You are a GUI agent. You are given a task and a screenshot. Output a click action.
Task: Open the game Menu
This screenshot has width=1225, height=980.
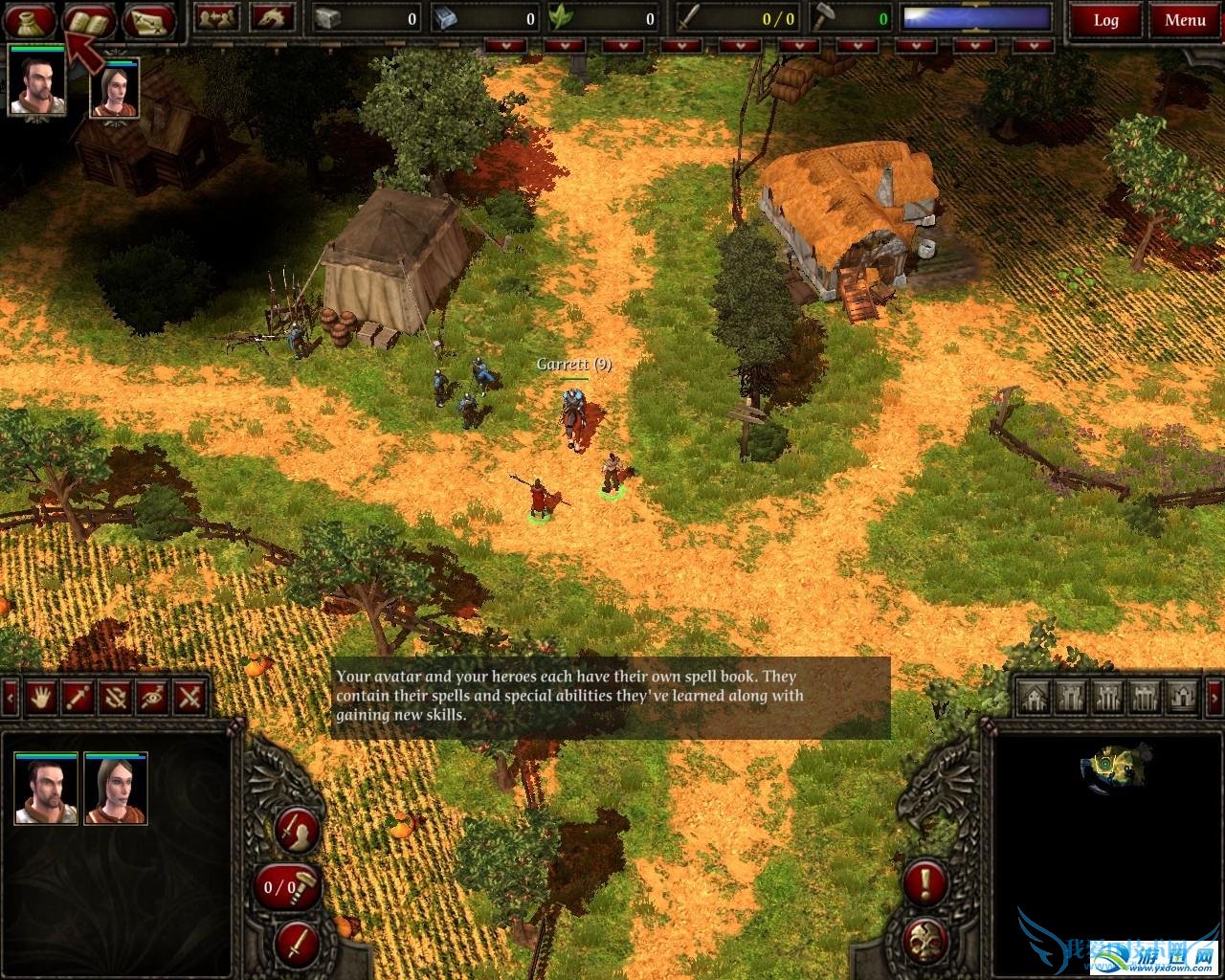point(1185,20)
